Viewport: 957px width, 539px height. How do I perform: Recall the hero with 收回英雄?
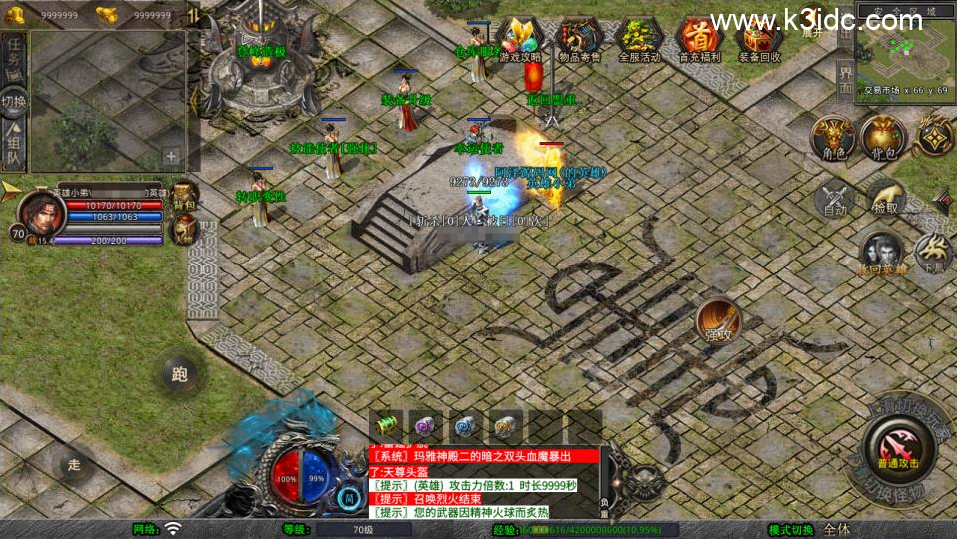tap(880, 253)
